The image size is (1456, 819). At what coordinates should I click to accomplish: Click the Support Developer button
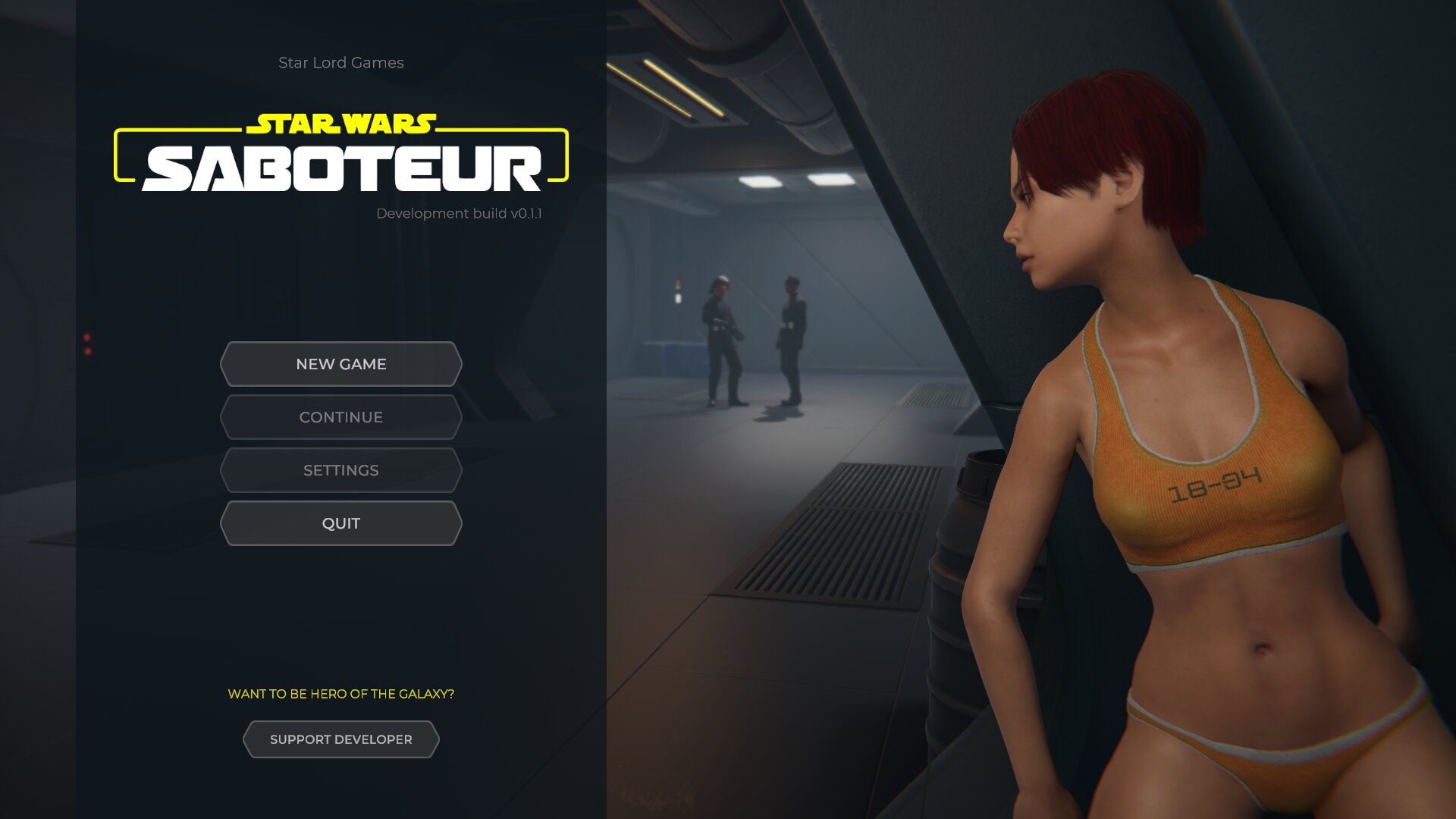coord(341,739)
